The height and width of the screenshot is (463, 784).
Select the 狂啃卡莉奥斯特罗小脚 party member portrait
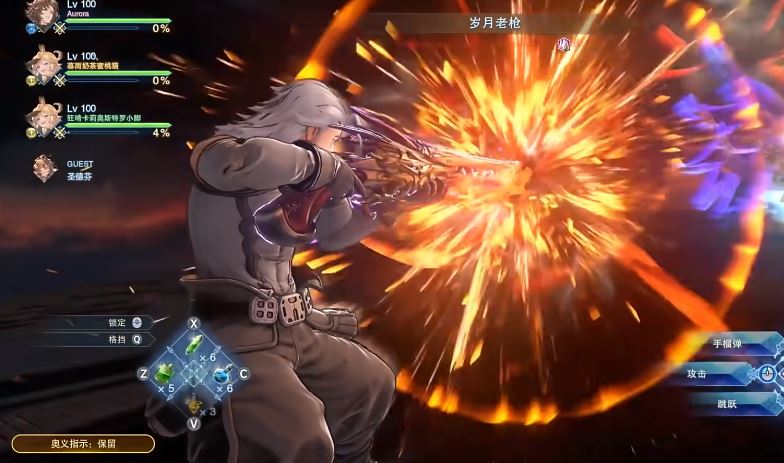tap(44, 115)
